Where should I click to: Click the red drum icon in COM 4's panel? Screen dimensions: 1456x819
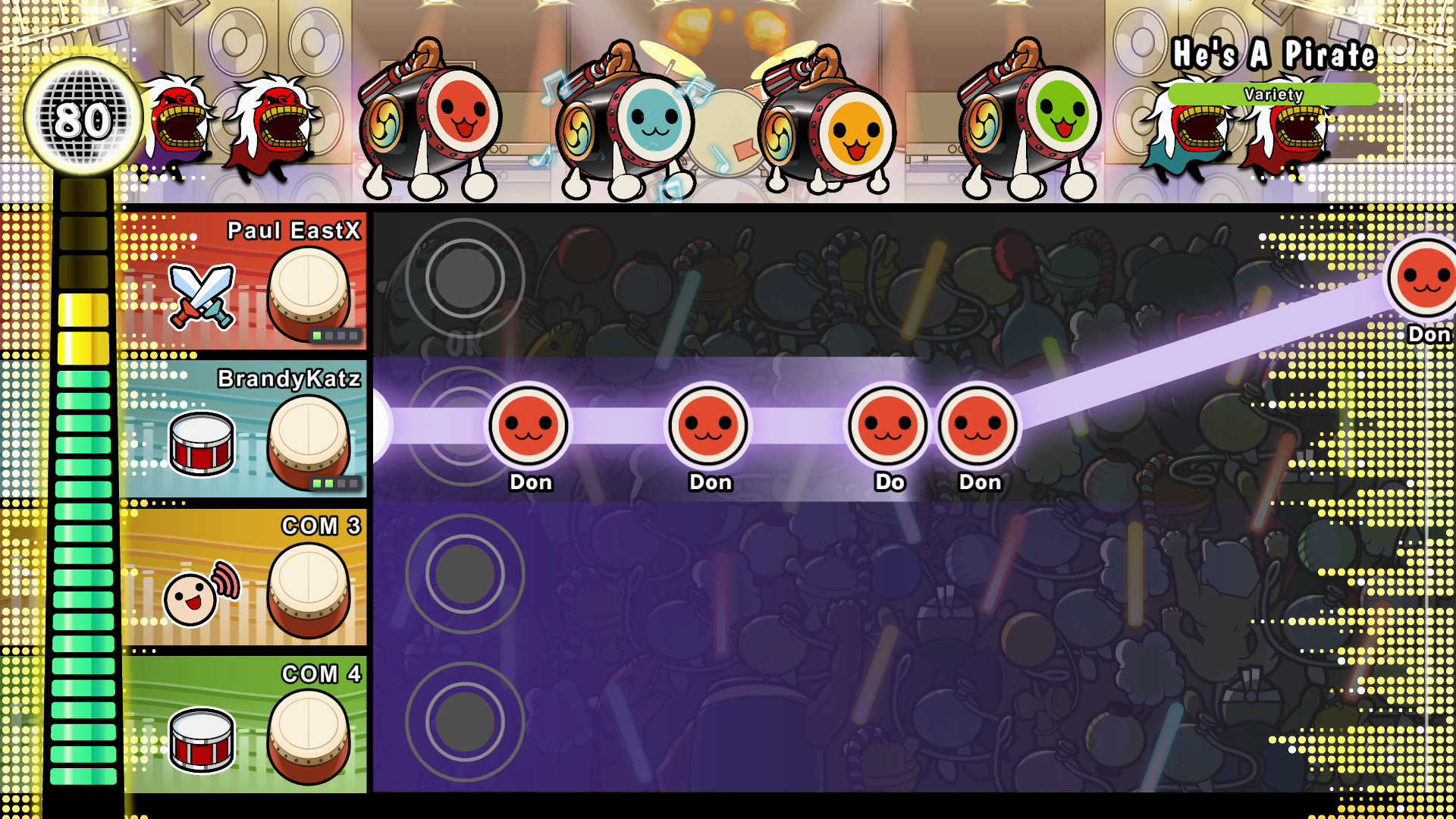pyautogui.click(x=202, y=739)
